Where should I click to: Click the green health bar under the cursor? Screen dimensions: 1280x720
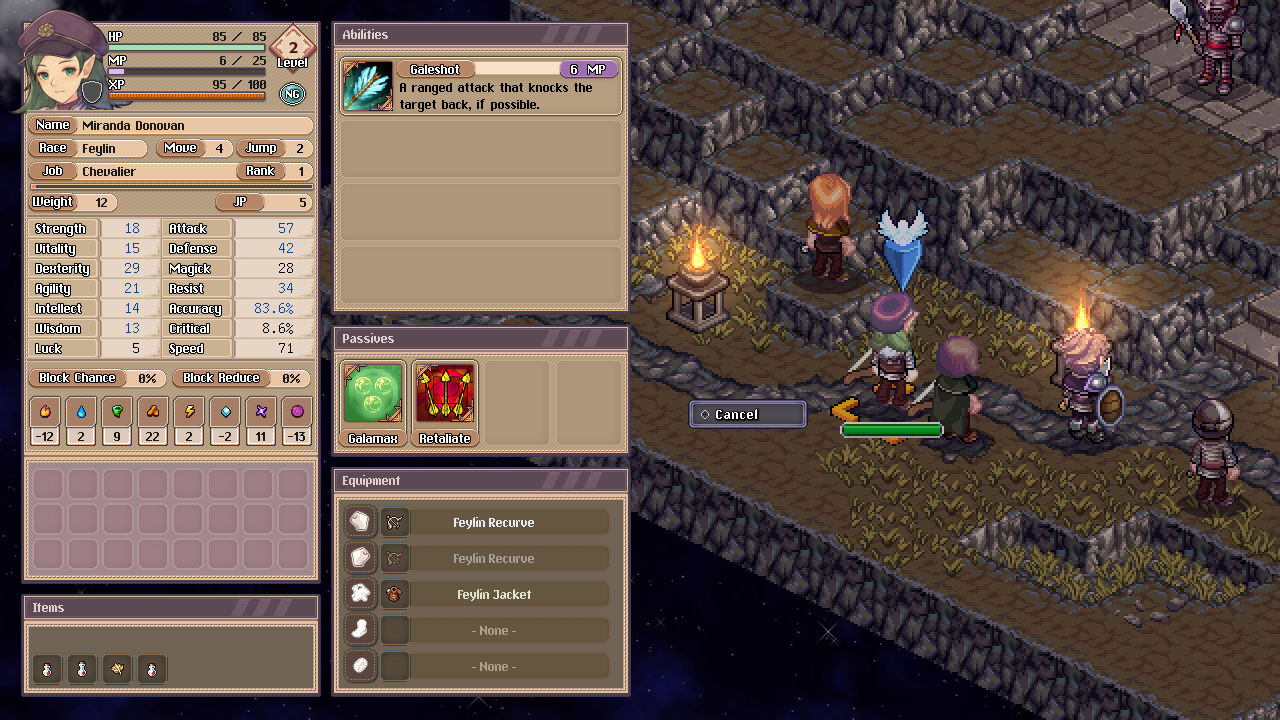(891, 429)
